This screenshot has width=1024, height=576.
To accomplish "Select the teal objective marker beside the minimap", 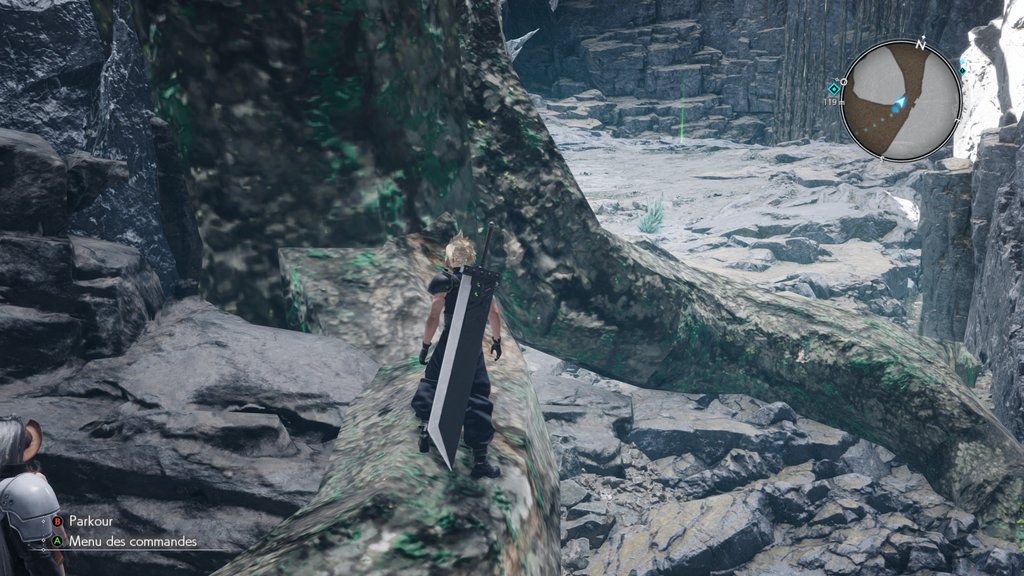I will tap(833, 89).
